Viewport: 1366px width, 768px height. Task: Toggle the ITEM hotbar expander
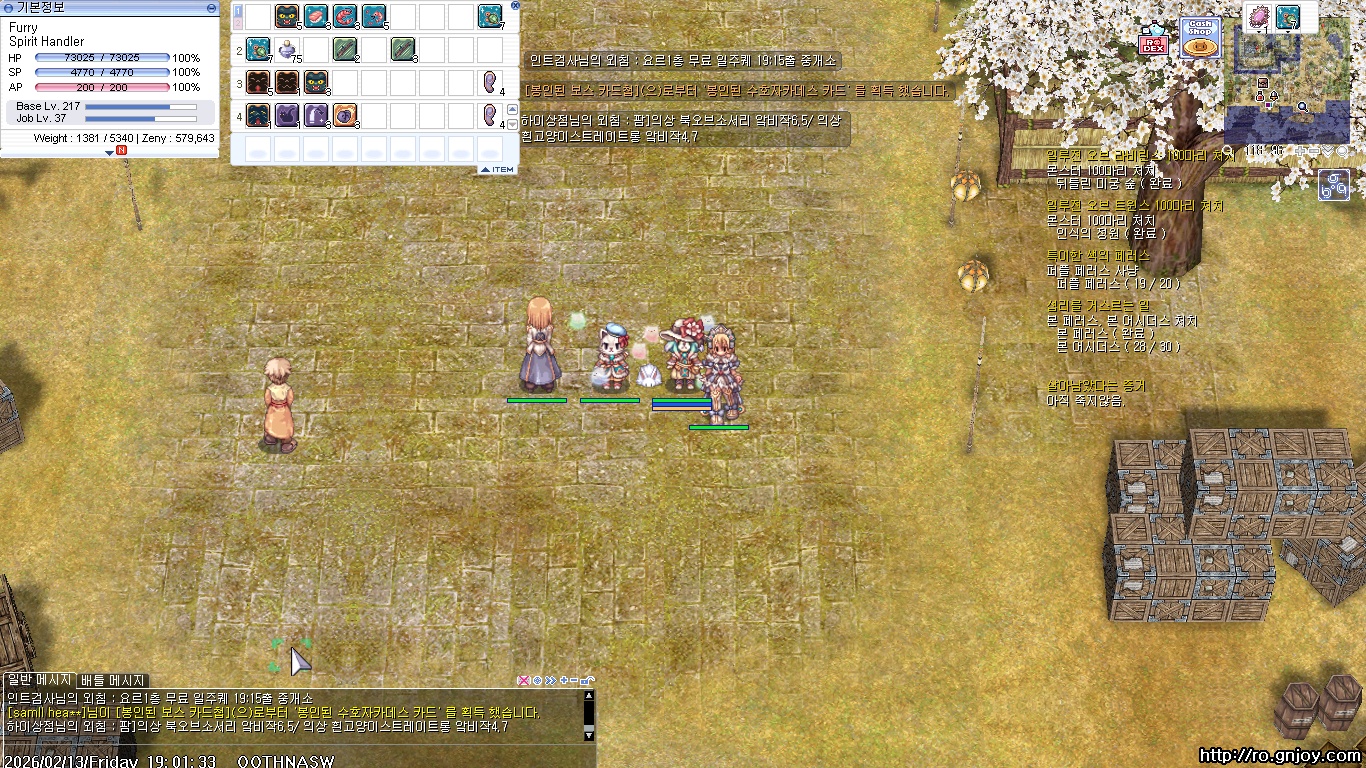tap(497, 170)
